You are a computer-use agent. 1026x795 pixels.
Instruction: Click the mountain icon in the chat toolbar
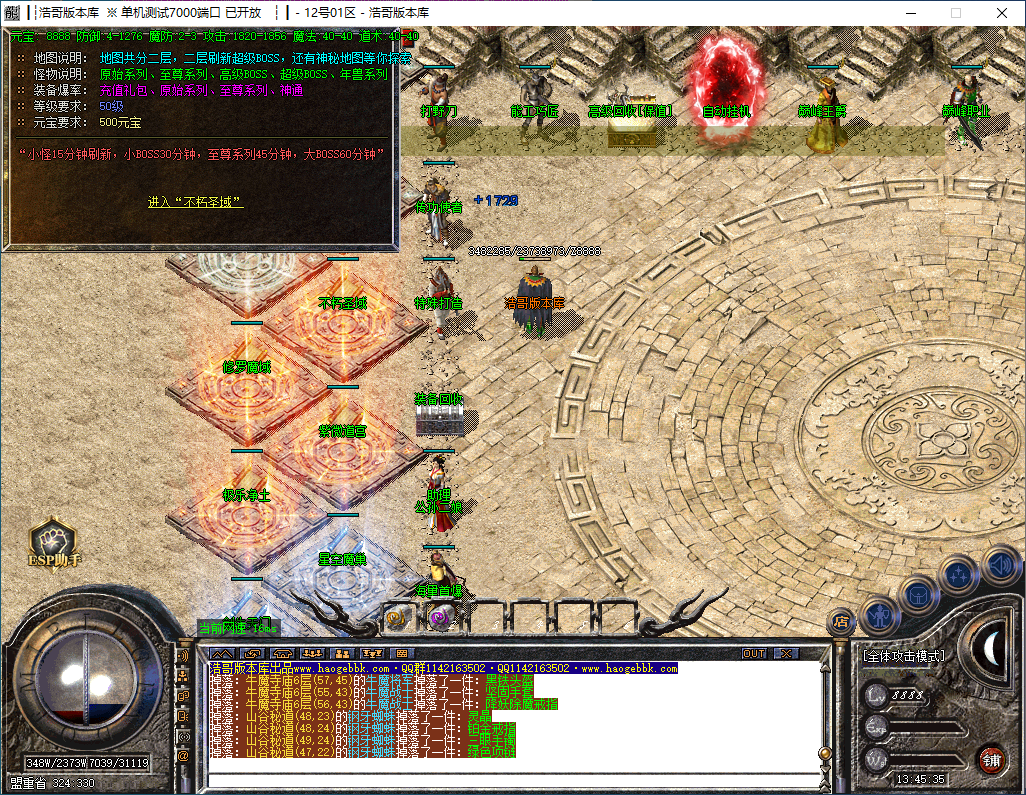222,654
